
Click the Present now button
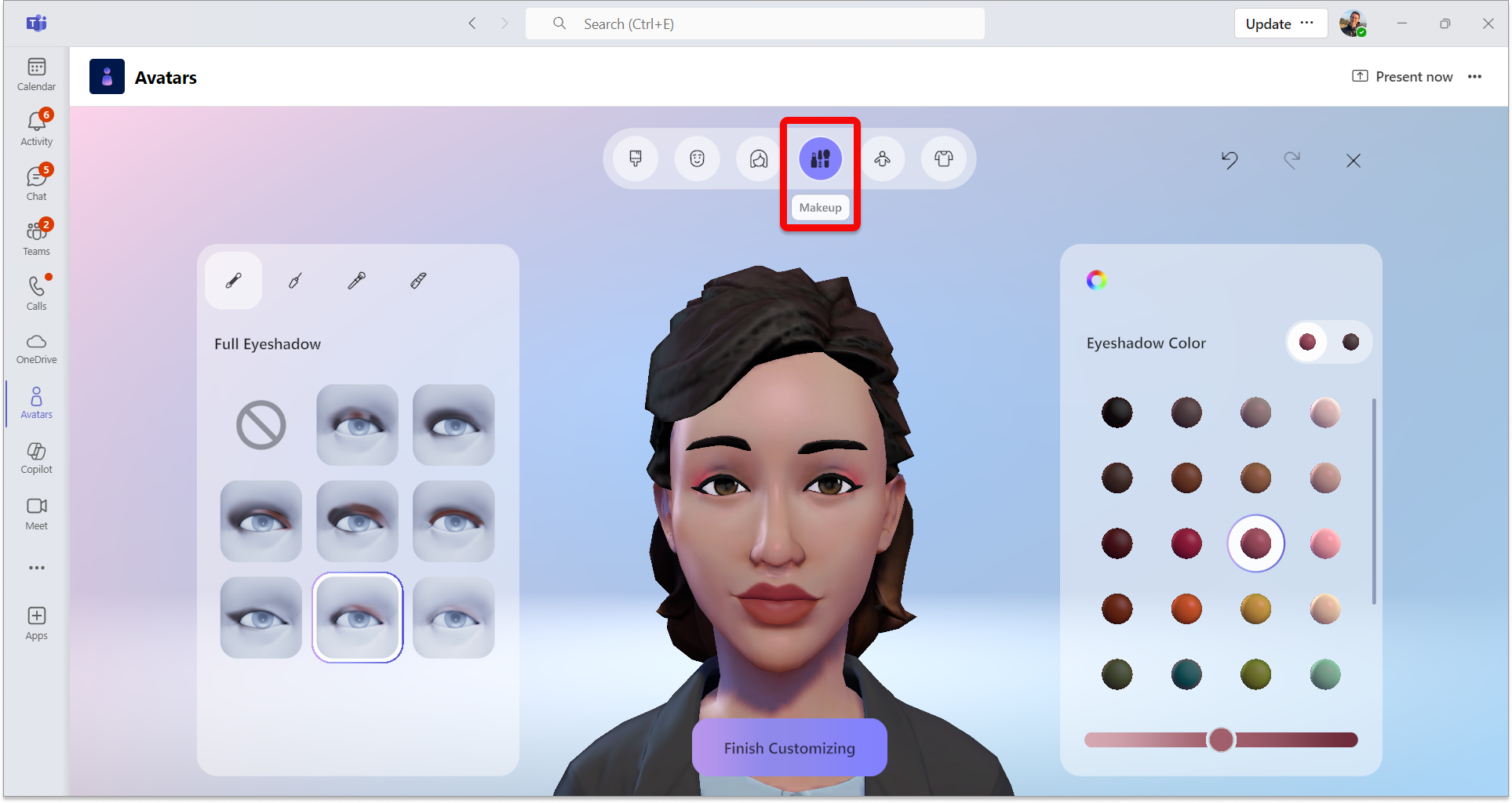coord(1402,76)
